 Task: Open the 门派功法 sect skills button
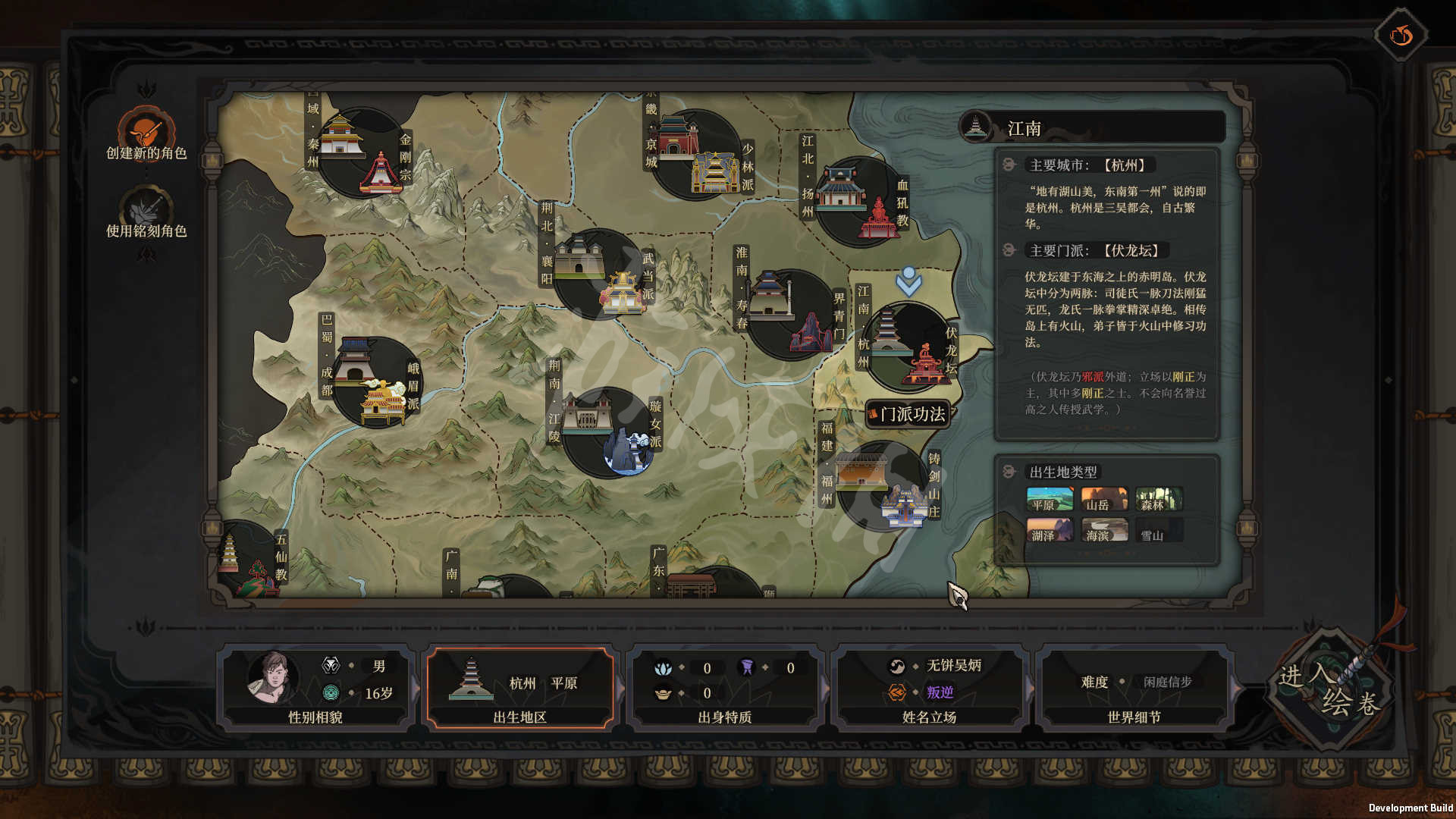click(908, 414)
